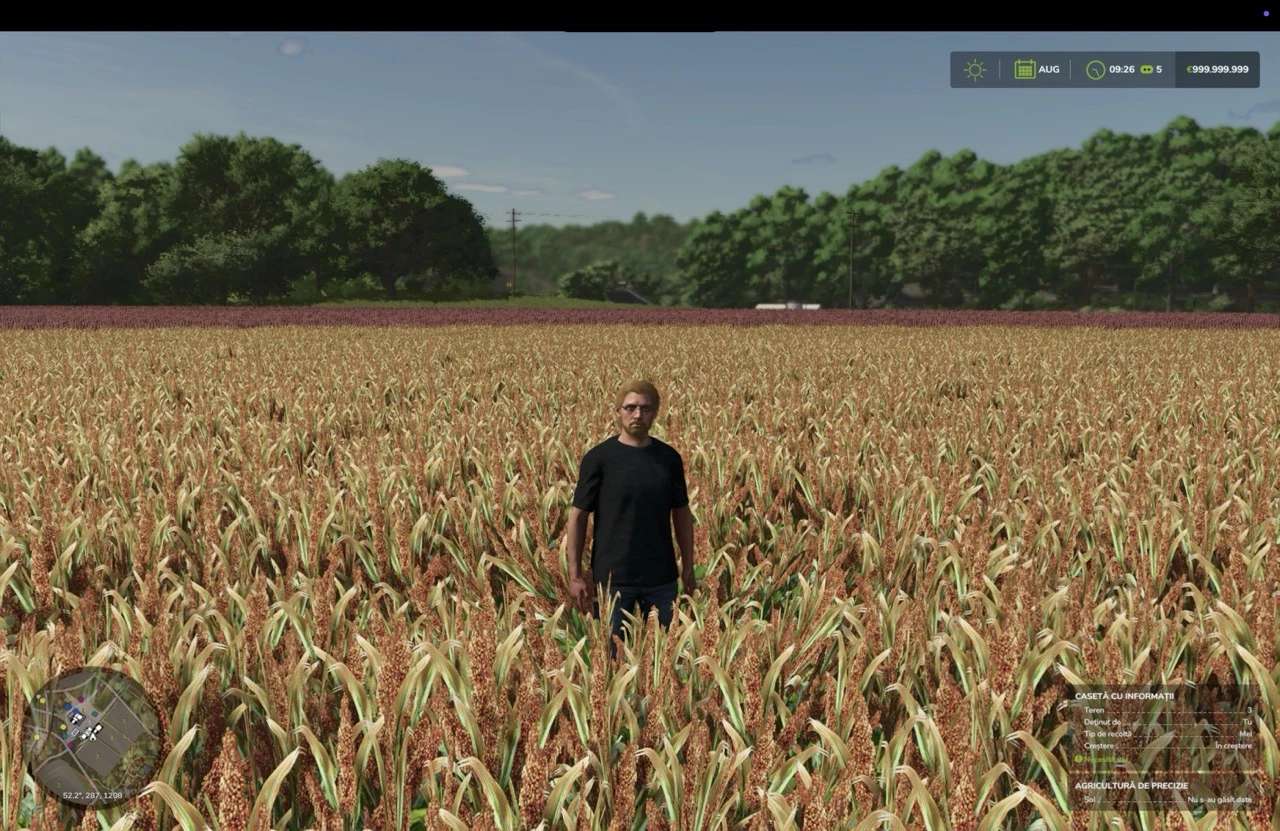Click the sun weather icon

coord(974,69)
